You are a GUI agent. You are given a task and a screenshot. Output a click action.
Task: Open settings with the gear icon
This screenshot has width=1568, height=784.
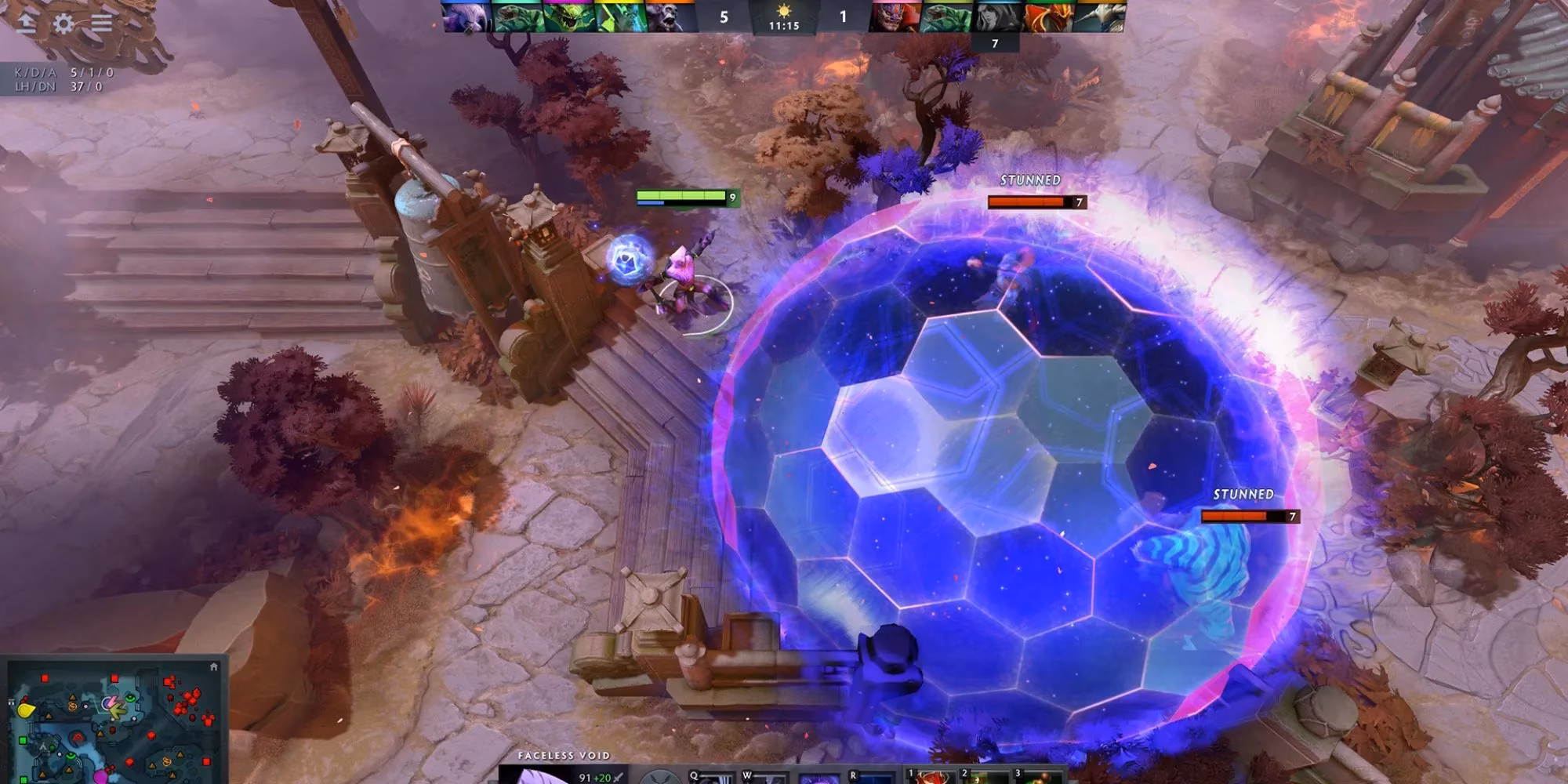64,21
